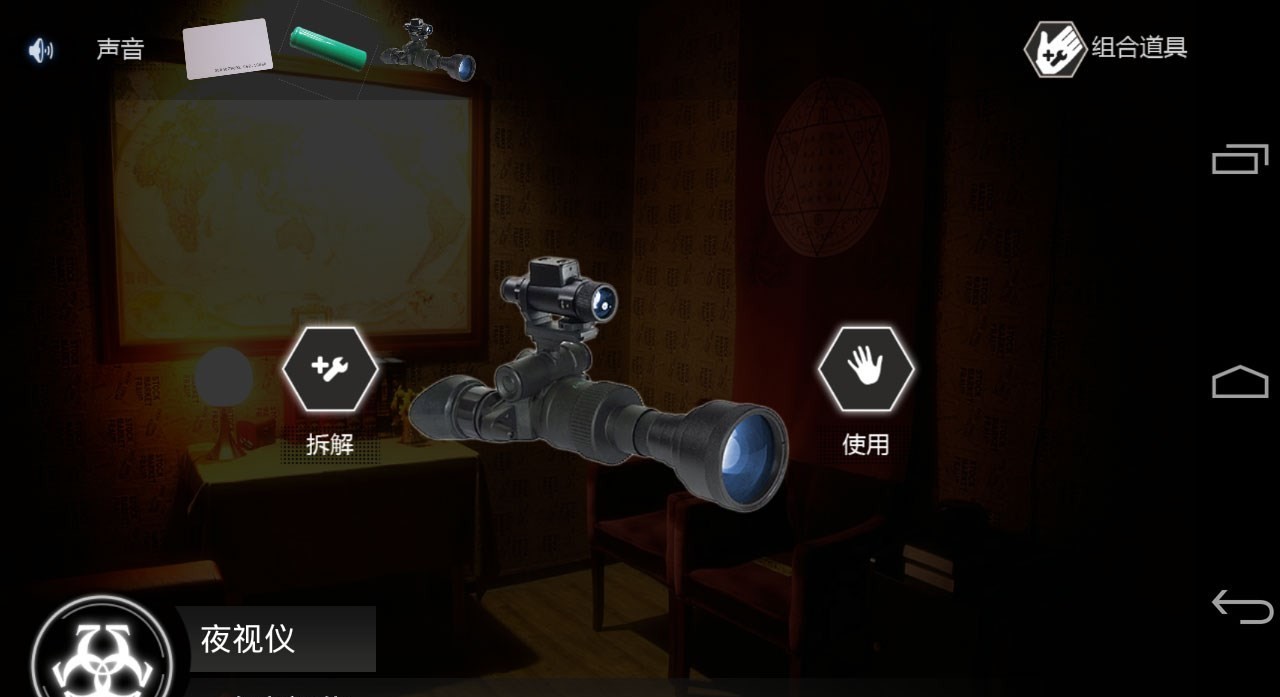The height and width of the screenshot is (697, 1280).
Task: Toggle the sound speaker icon
Action: tap(41, 50)
